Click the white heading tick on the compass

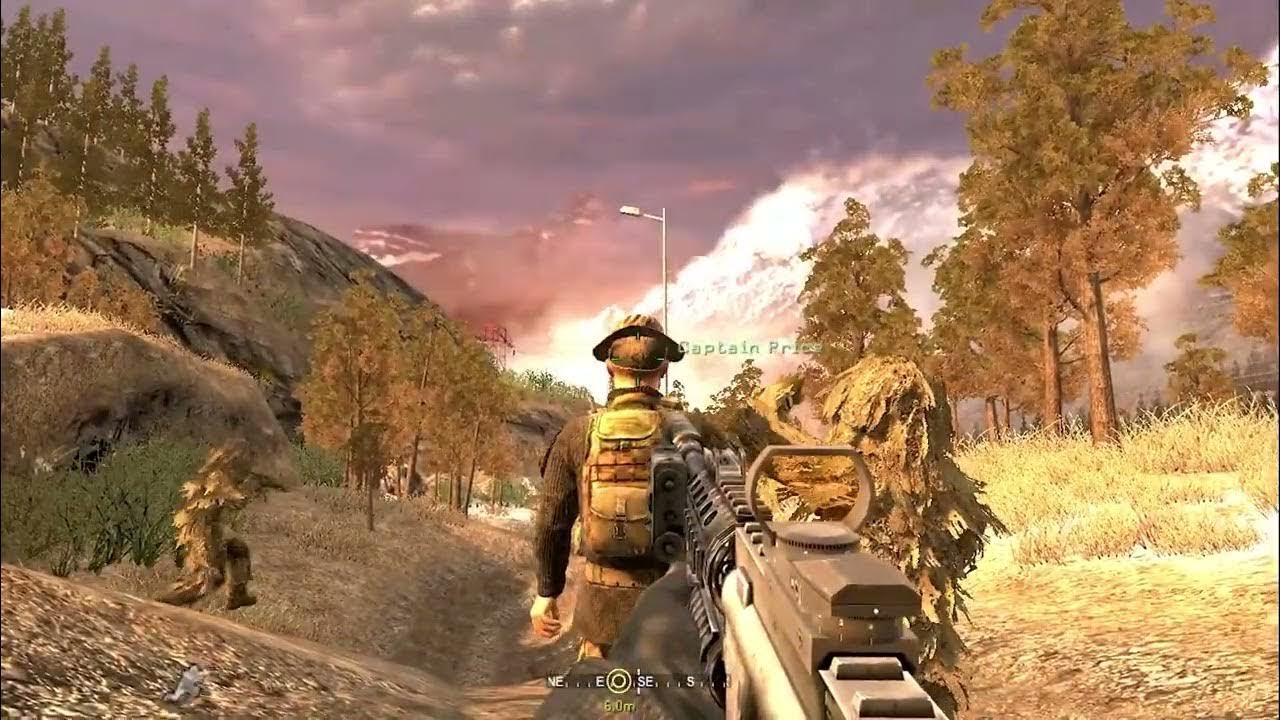(x=638, y=682)
